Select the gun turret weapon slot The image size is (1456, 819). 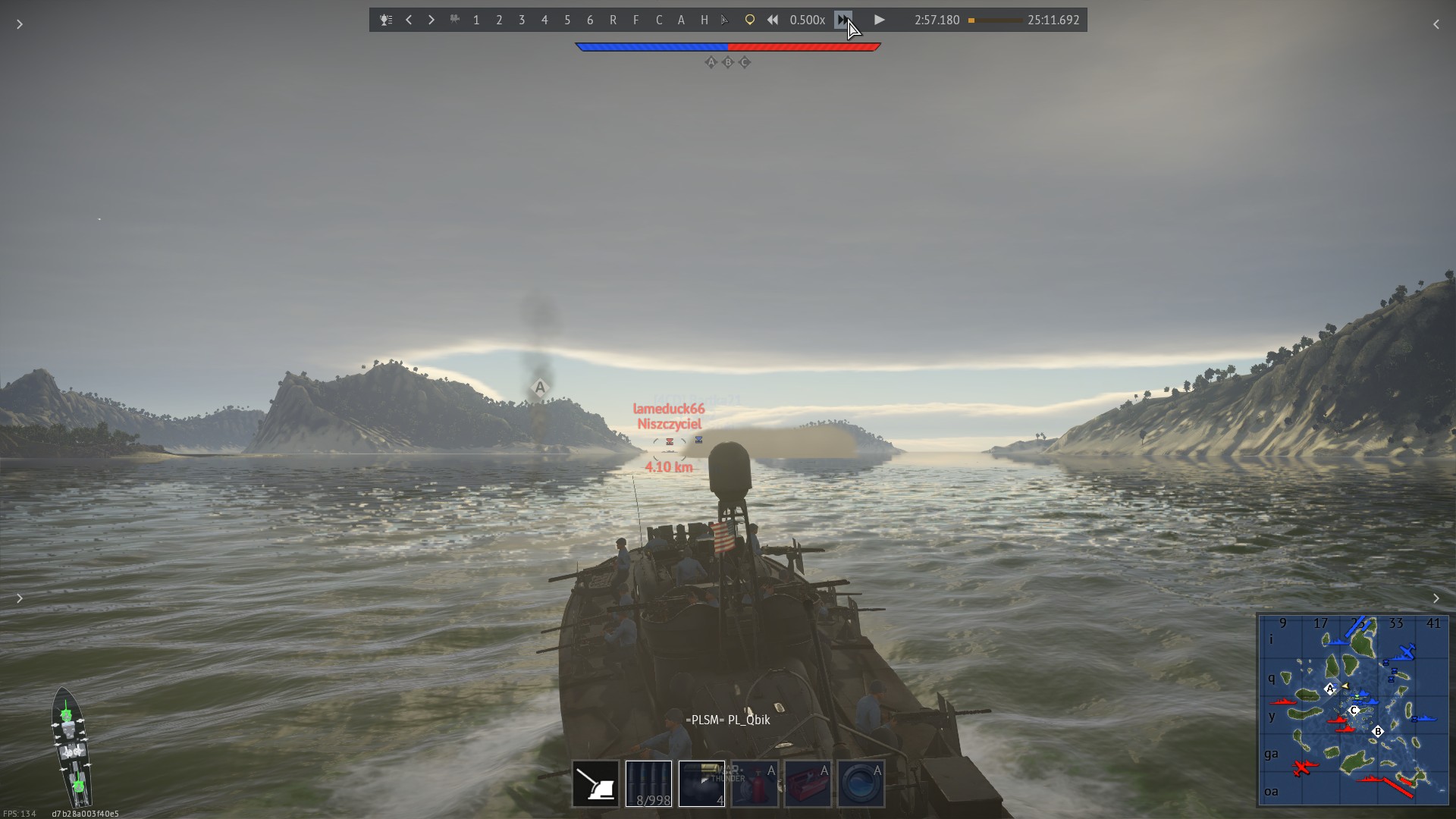595,783
